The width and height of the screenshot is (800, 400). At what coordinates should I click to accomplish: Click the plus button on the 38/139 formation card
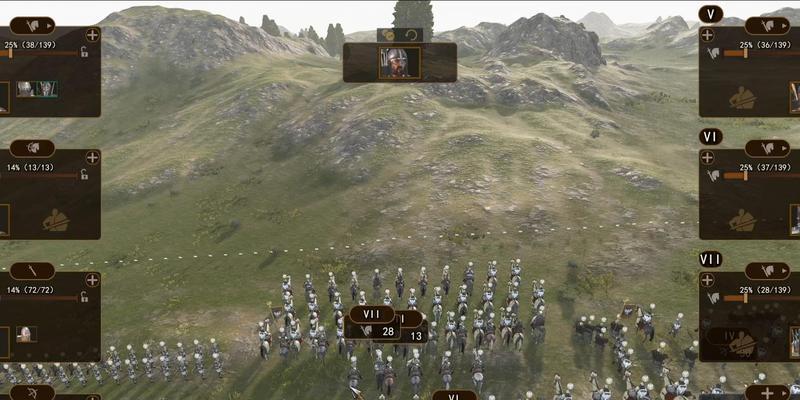[x=93, y=34]
